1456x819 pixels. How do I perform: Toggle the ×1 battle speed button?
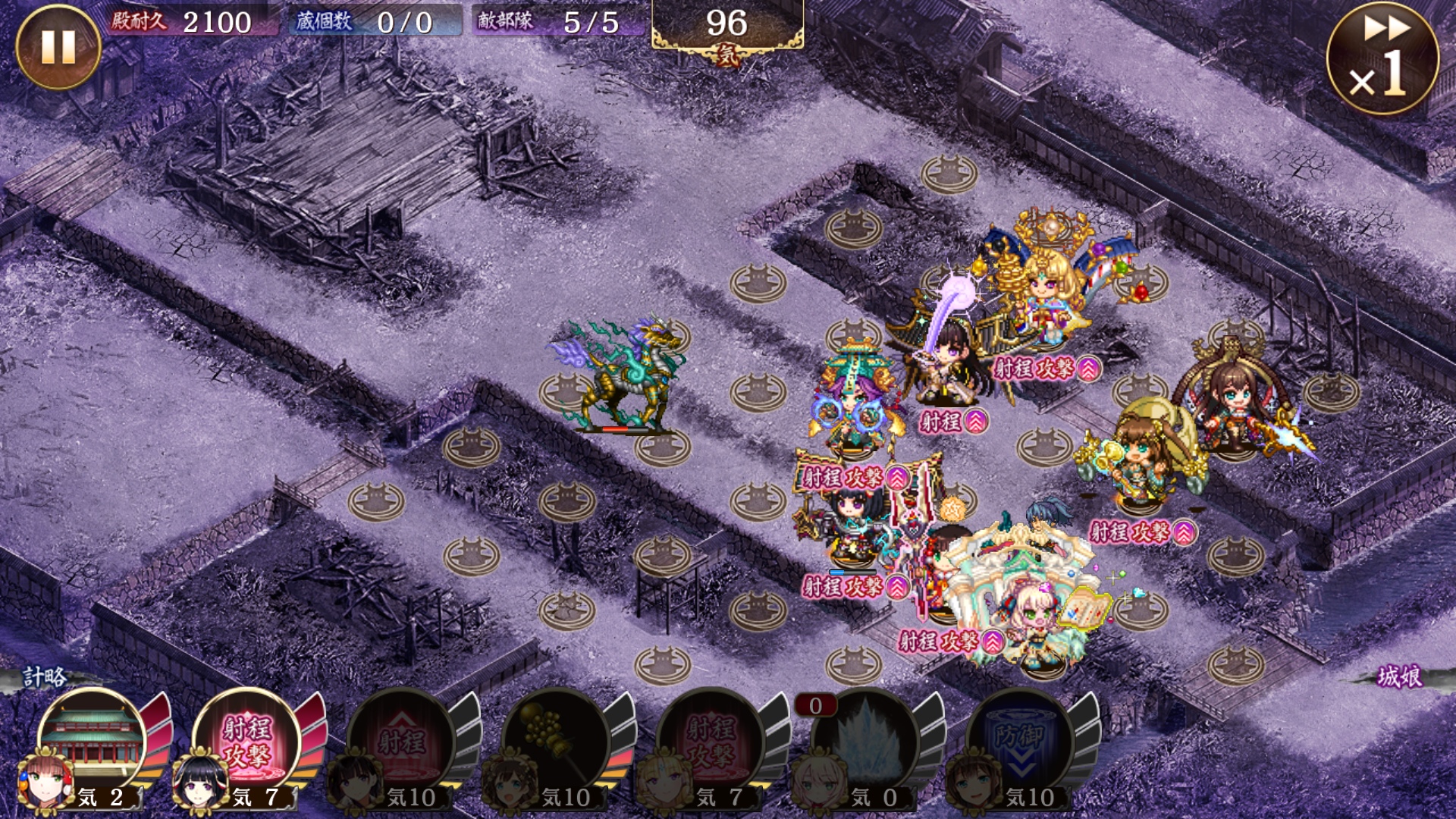(1382, 58)
